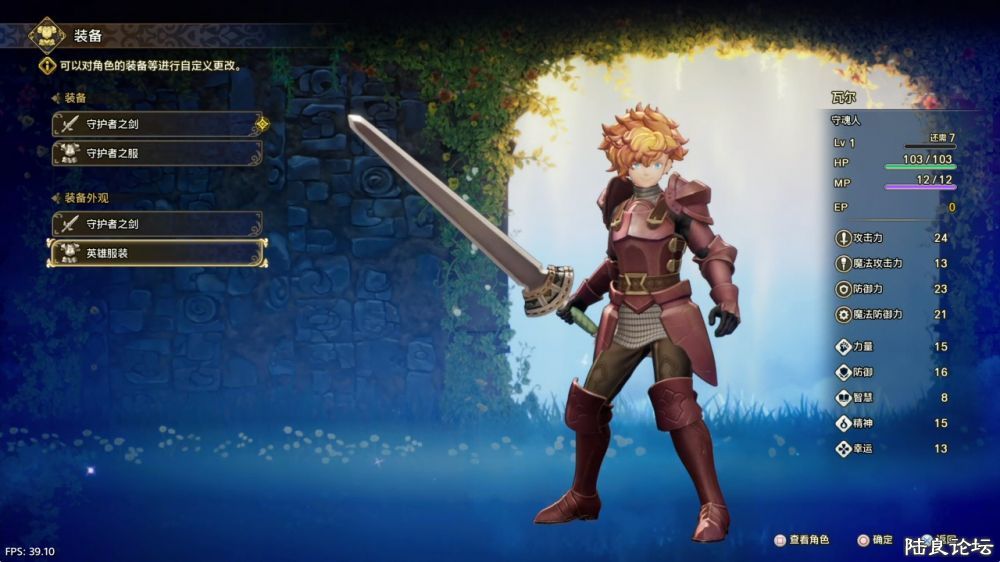Select the 守护者之服 armor slot
This screenshot has height=562, width=1000.
[x=157, y=154]
